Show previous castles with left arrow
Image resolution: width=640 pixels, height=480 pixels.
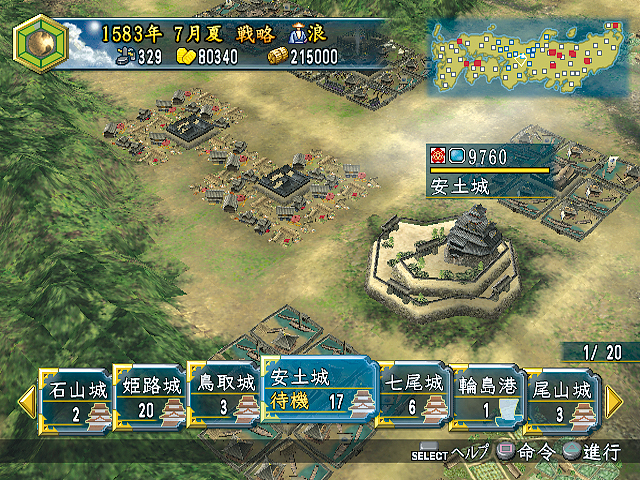[26, 400]
